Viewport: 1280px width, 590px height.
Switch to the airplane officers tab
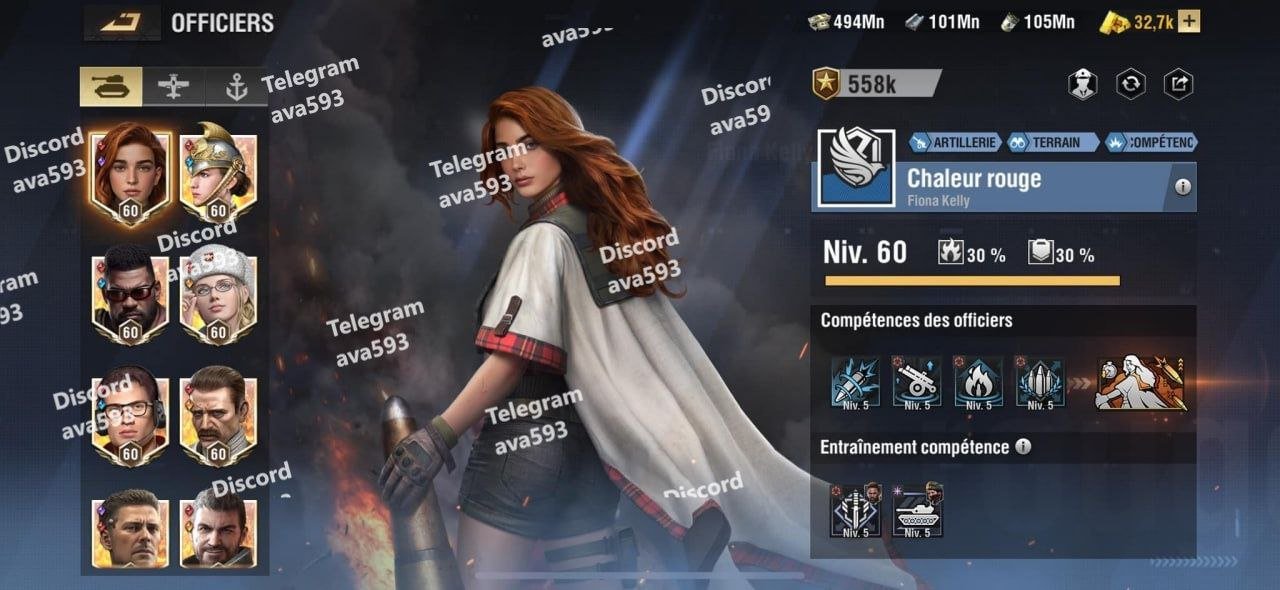pyautogui.click(x=173, y=87)
